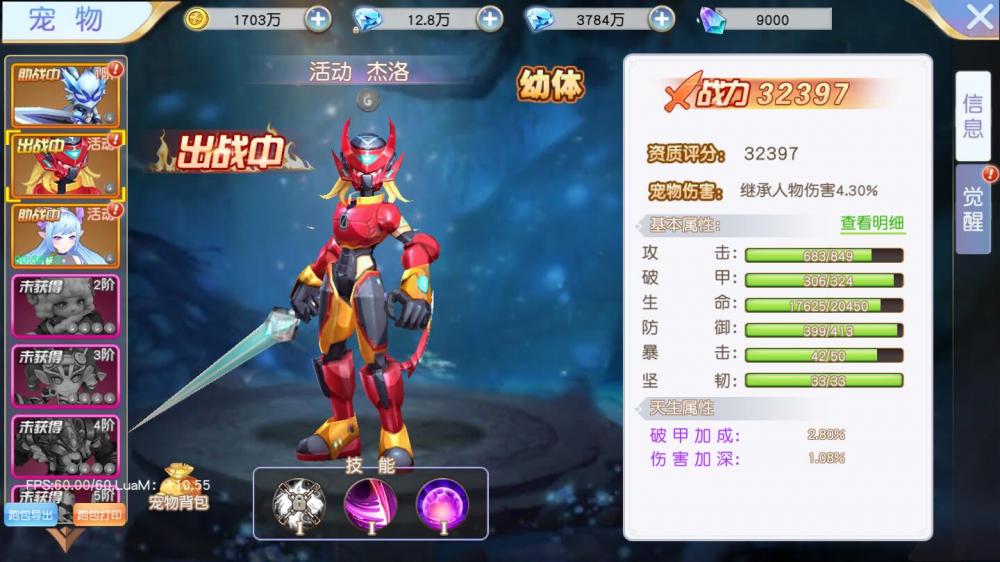Select the unobtained 4阶 pet
Screen dimensions: 1000x562
coord(65,446)
